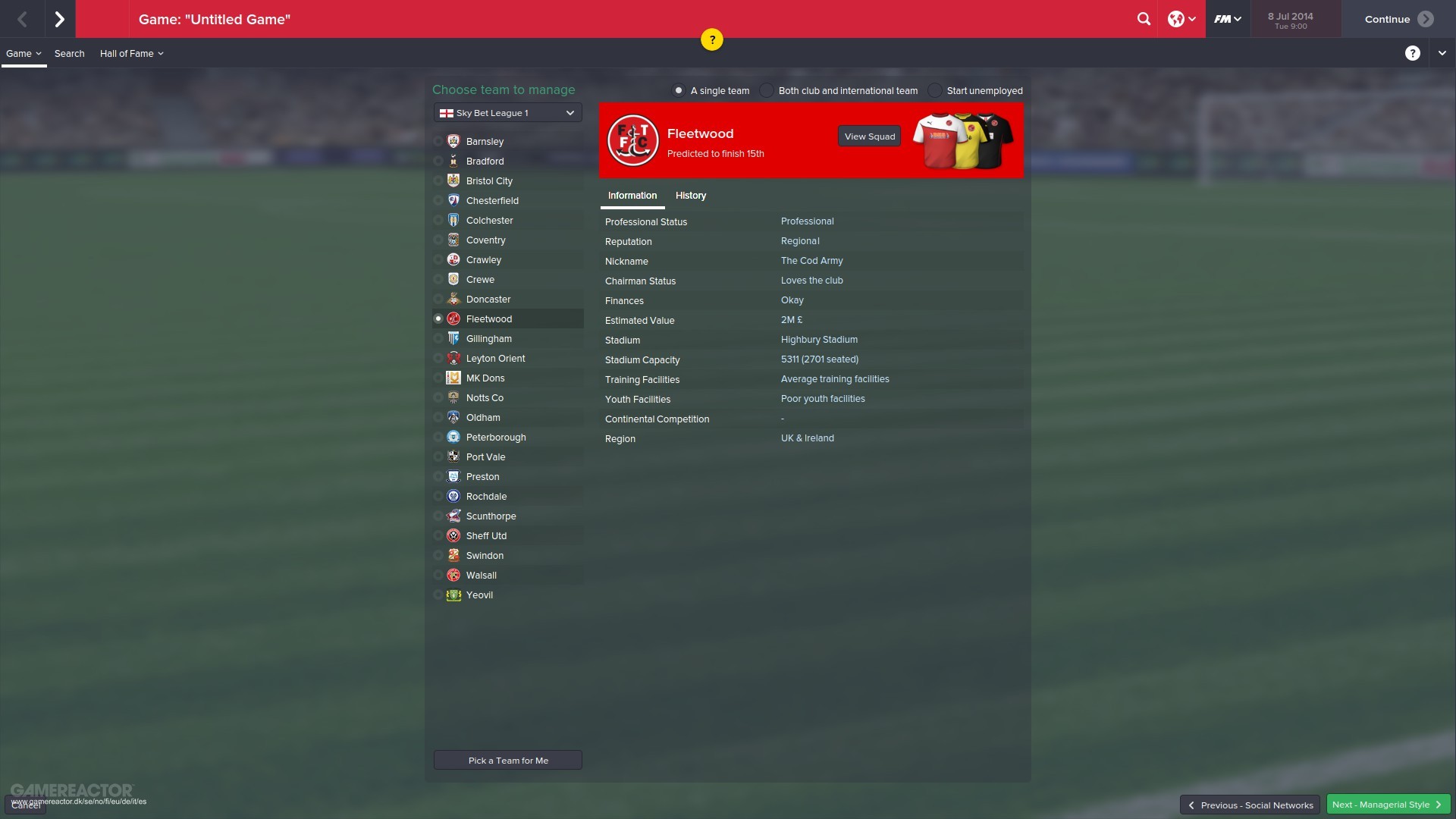Click the back navigation arrow
Viewport: 1456px width, 819px height.
tap(22, 18)
